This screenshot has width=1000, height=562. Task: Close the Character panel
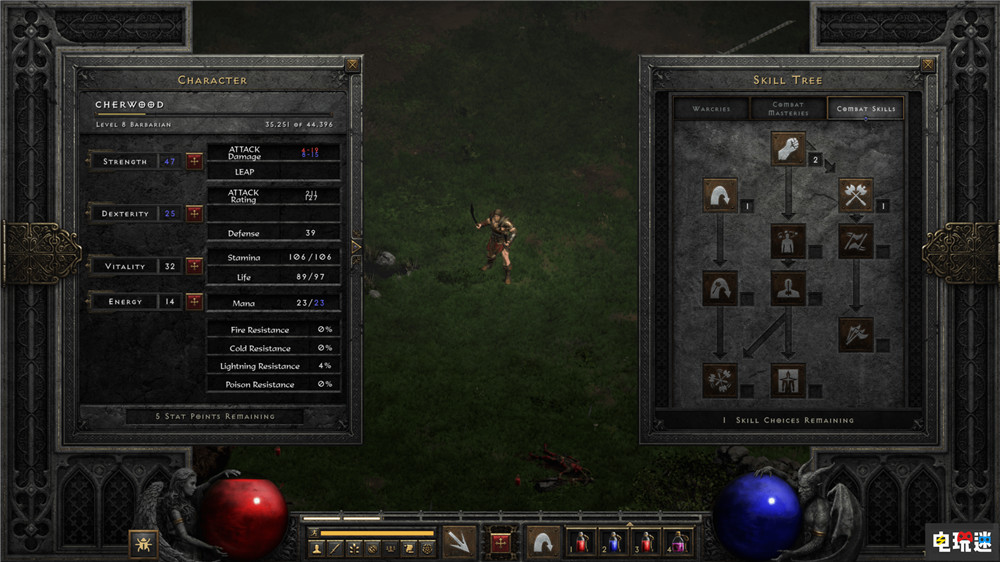[x=352, y=66]
